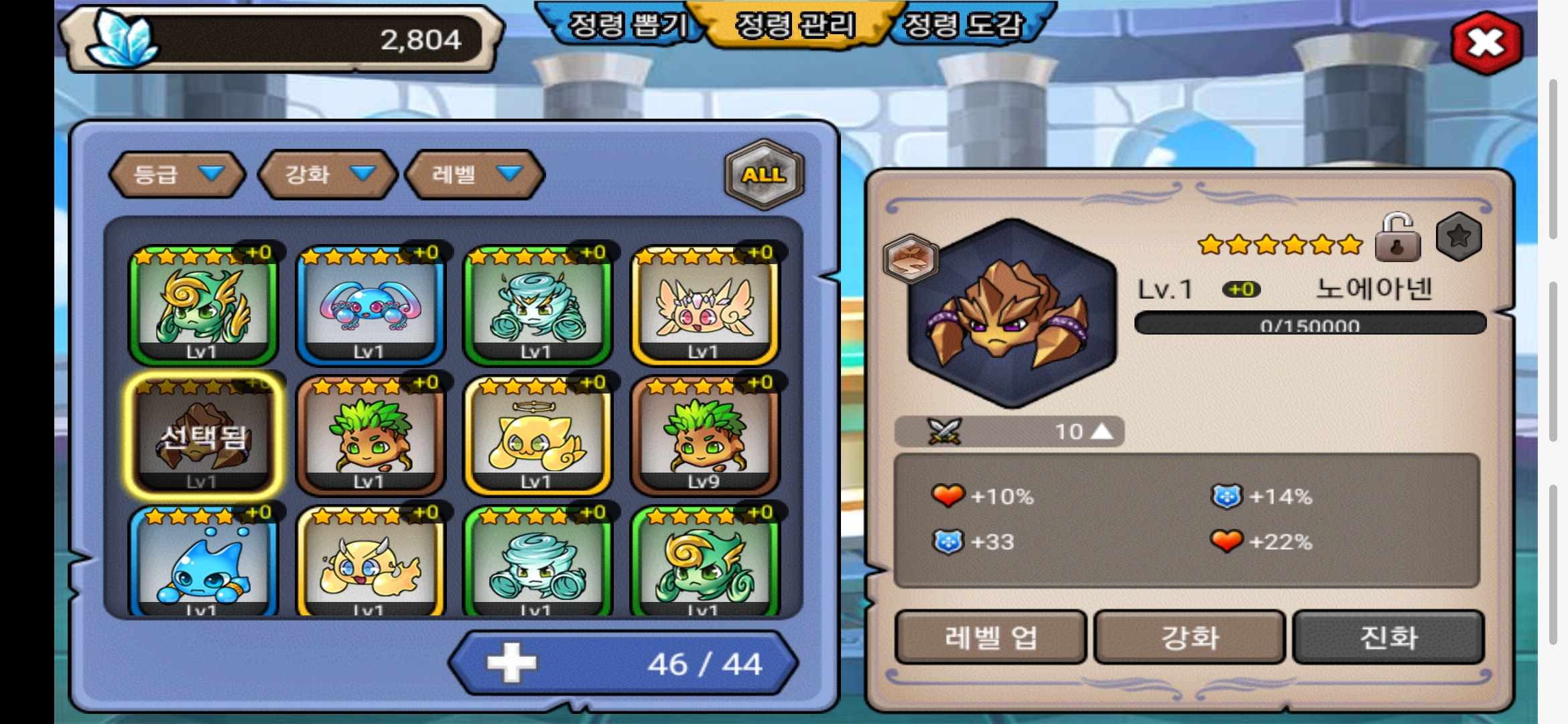Switch to the 정령 뽑기 tab

627,25
